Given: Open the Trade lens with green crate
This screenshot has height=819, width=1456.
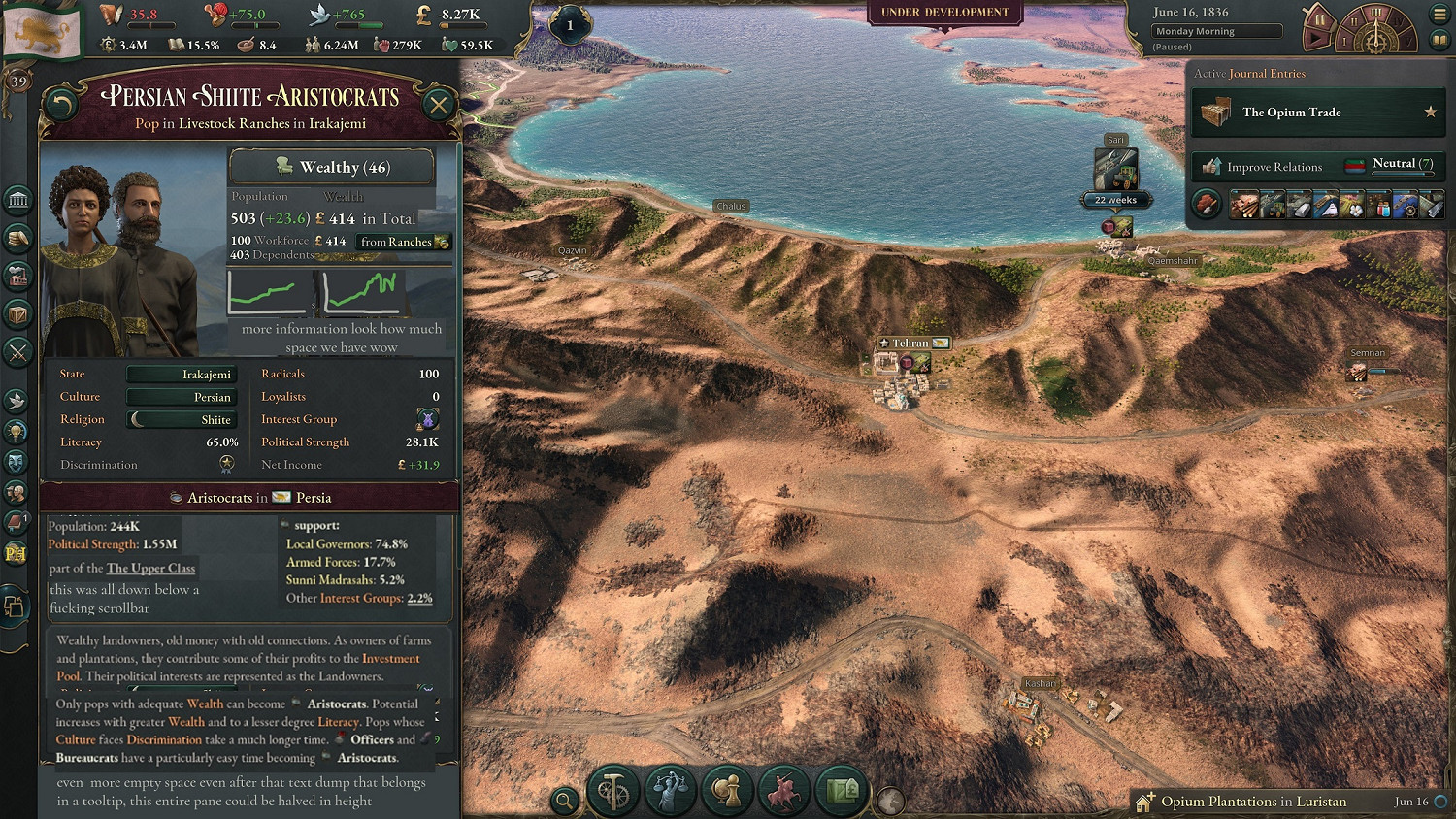Looking at the screenshot, I should click(x=841, y=791).
